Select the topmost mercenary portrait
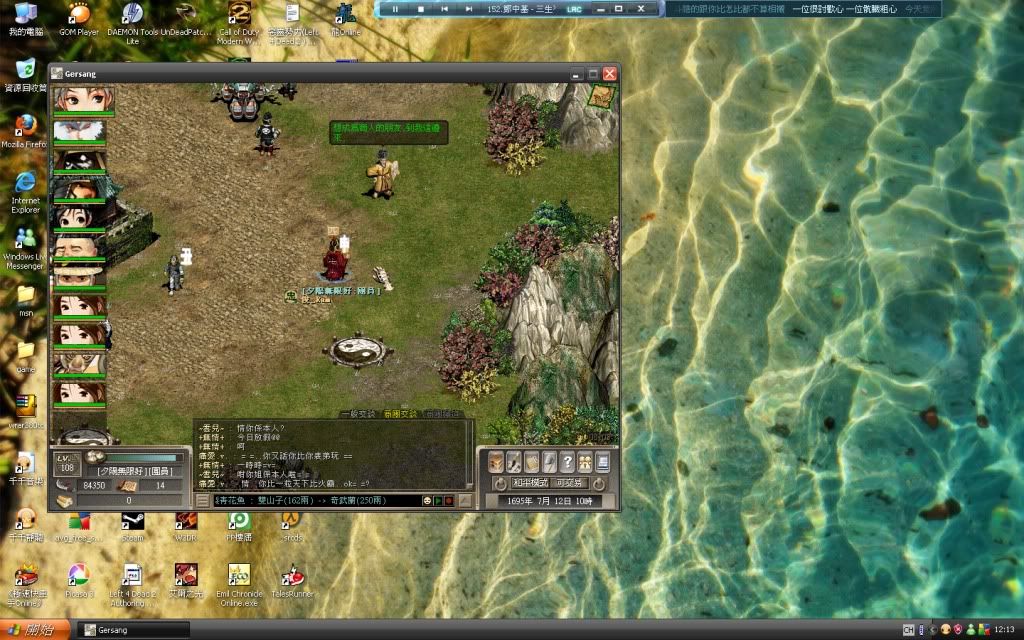 (83, 100)
